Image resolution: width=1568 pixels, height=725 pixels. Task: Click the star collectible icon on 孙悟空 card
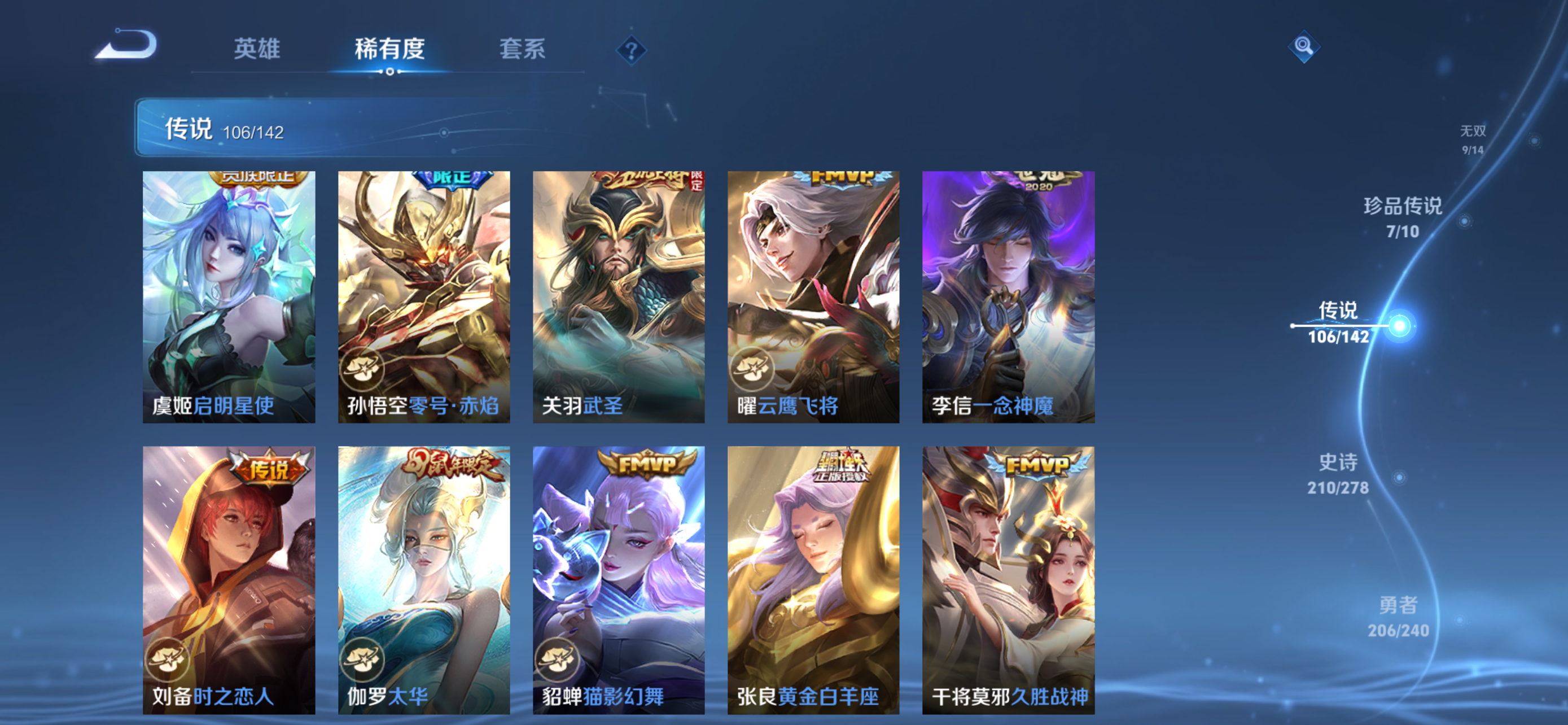(x=362, y=369)
